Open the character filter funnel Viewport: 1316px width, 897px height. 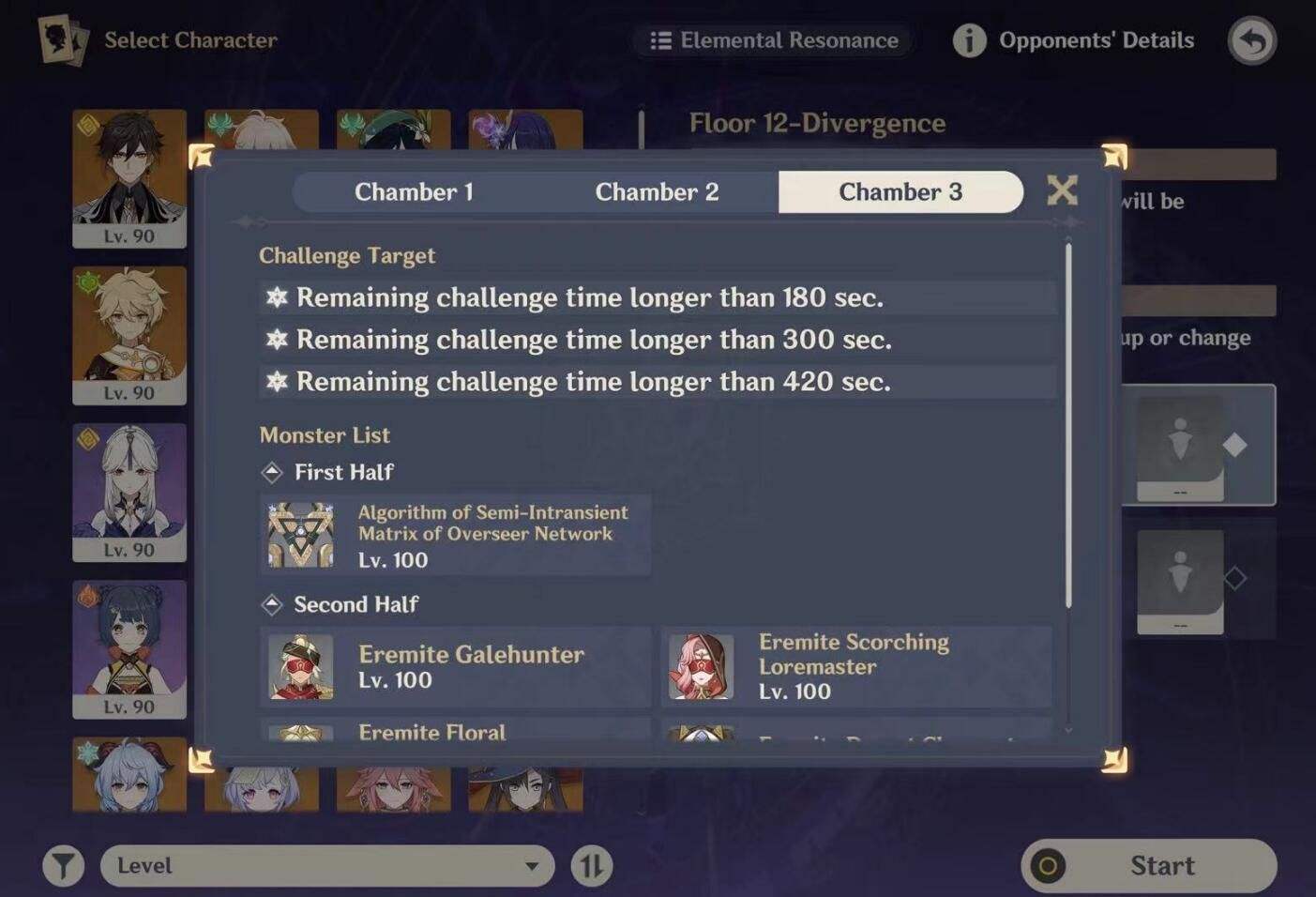[63, 865]
